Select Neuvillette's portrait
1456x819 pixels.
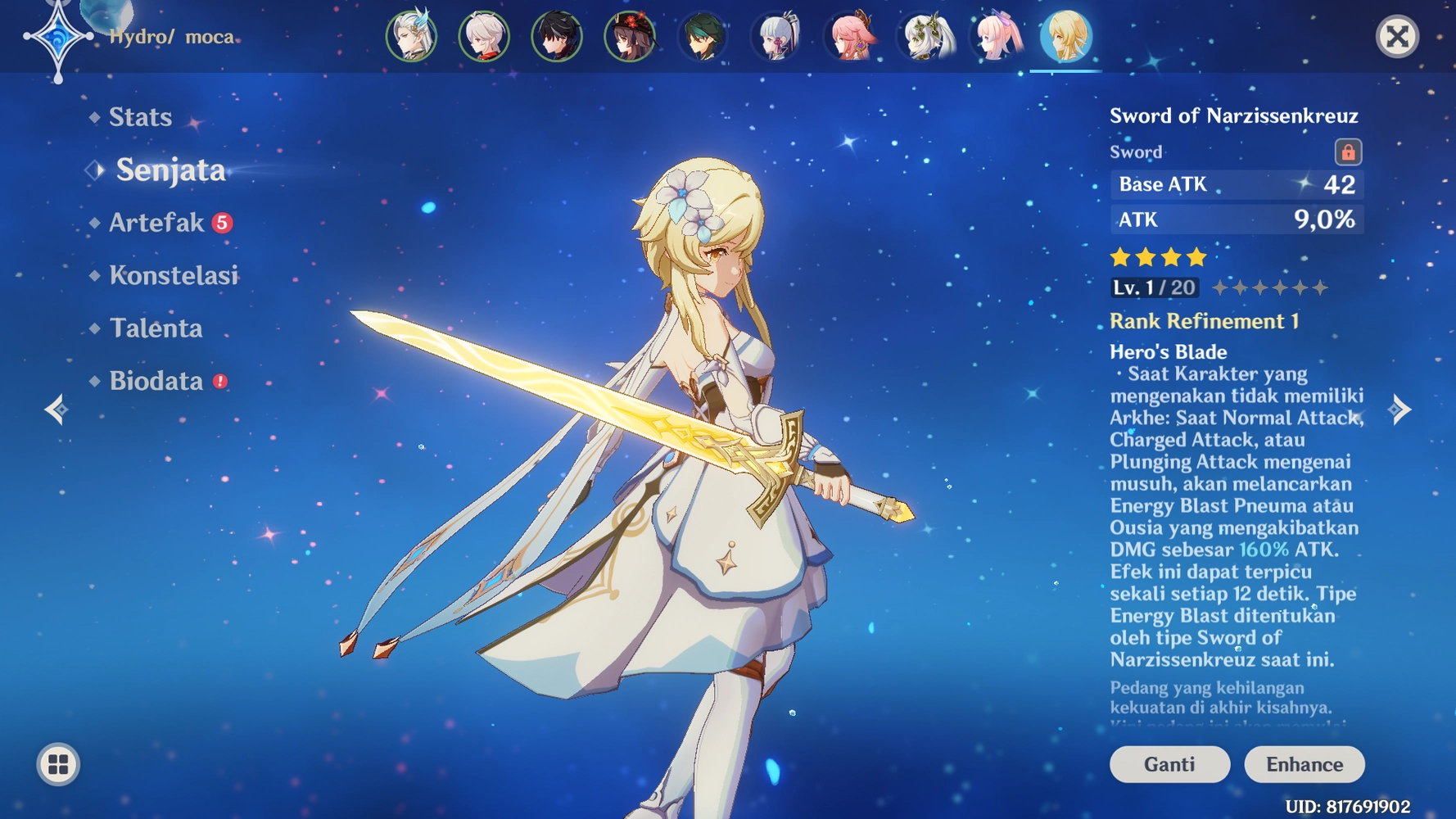click(x=411, y=37)
